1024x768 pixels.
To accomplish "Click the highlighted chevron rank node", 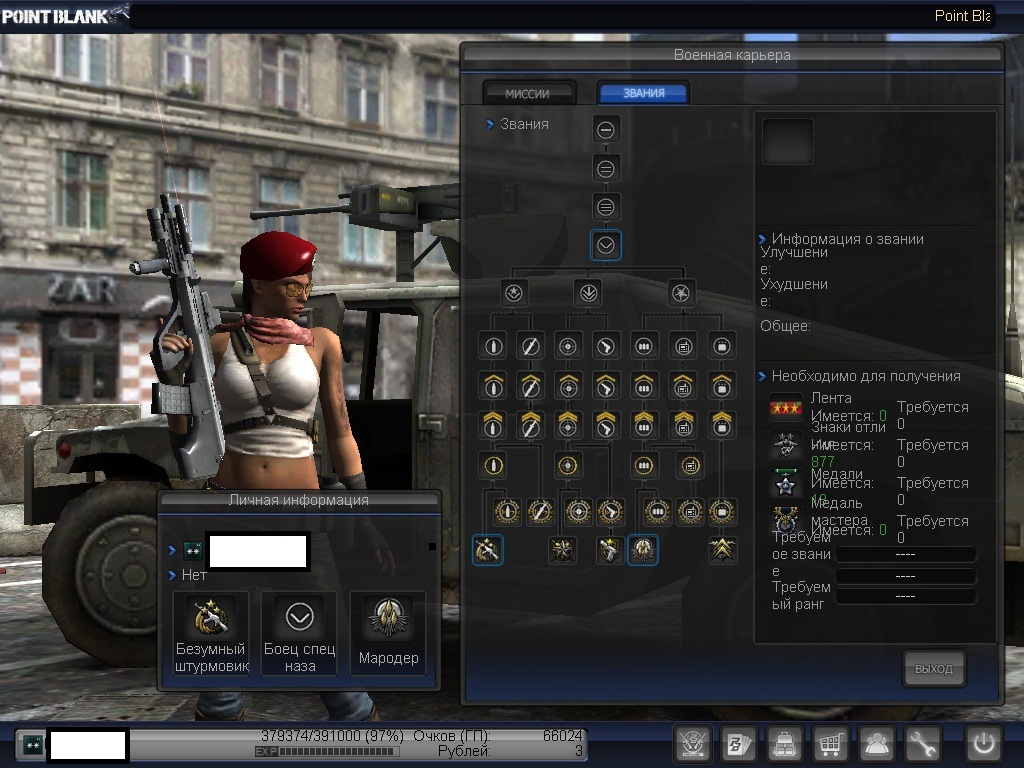I will point(606,246).
